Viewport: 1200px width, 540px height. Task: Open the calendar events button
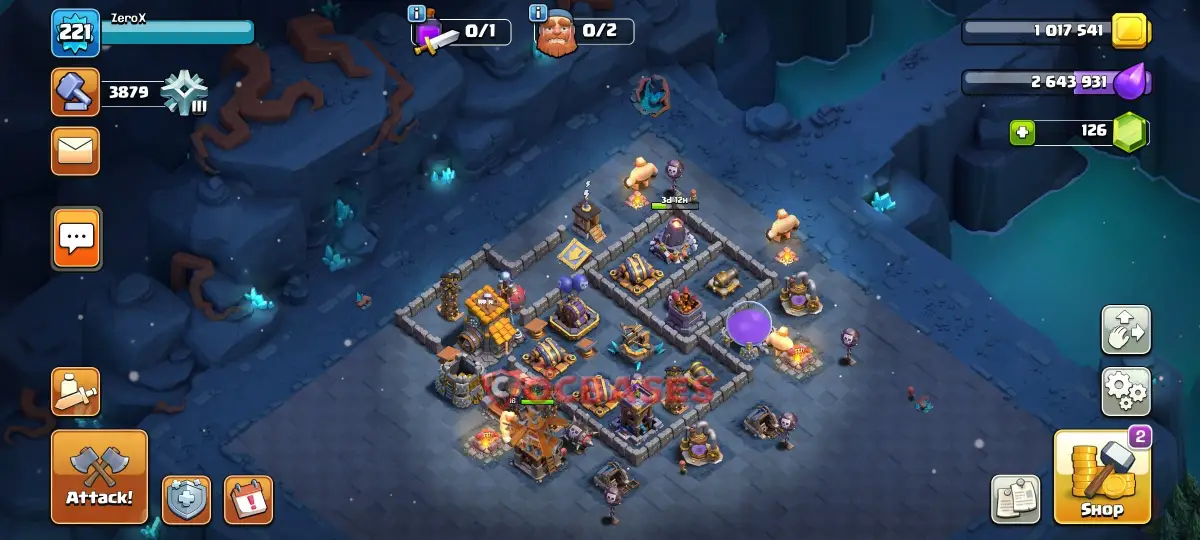click(248, 499)
